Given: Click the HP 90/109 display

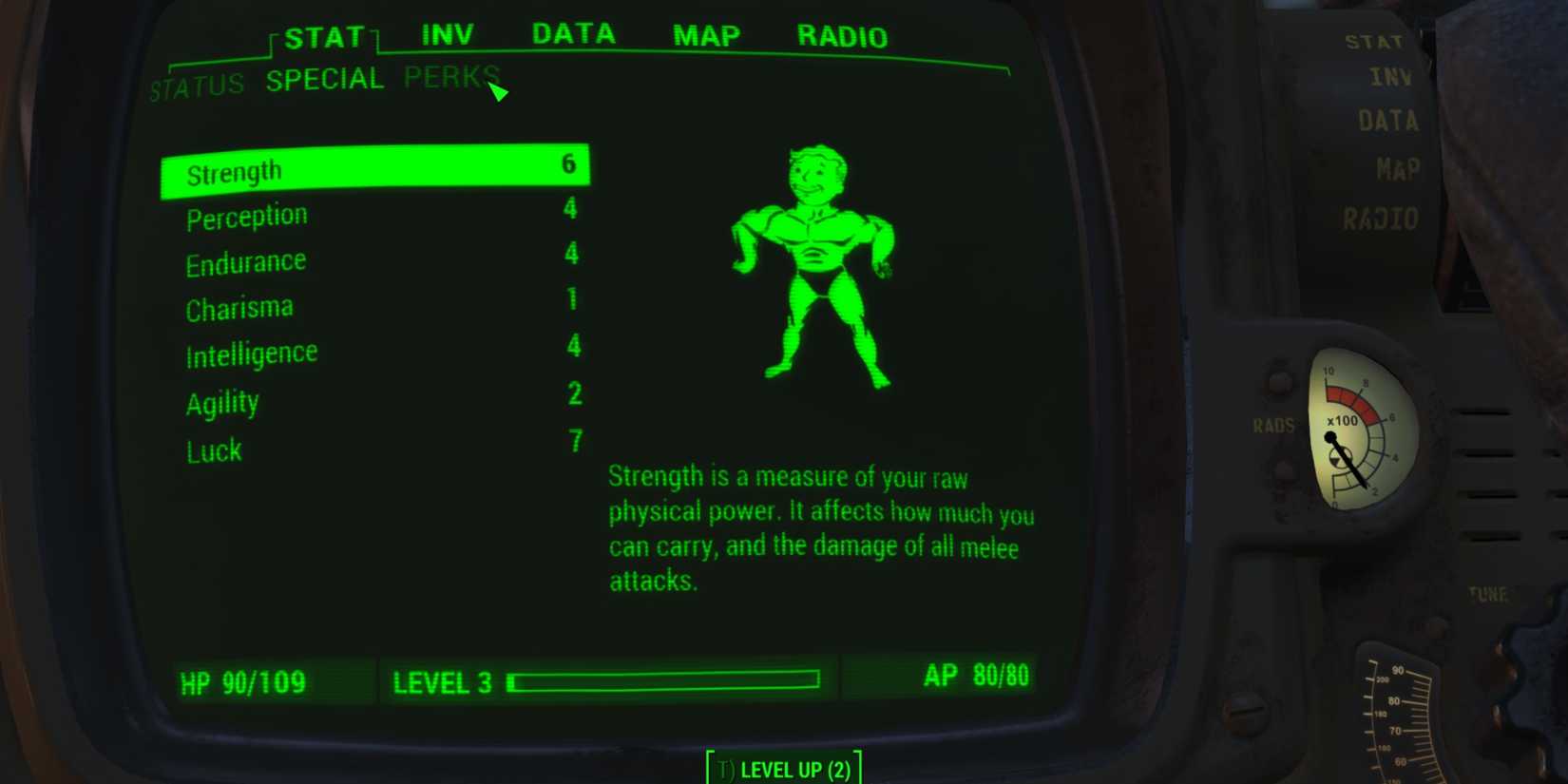Looking at the screenshot, I should 242,681.
